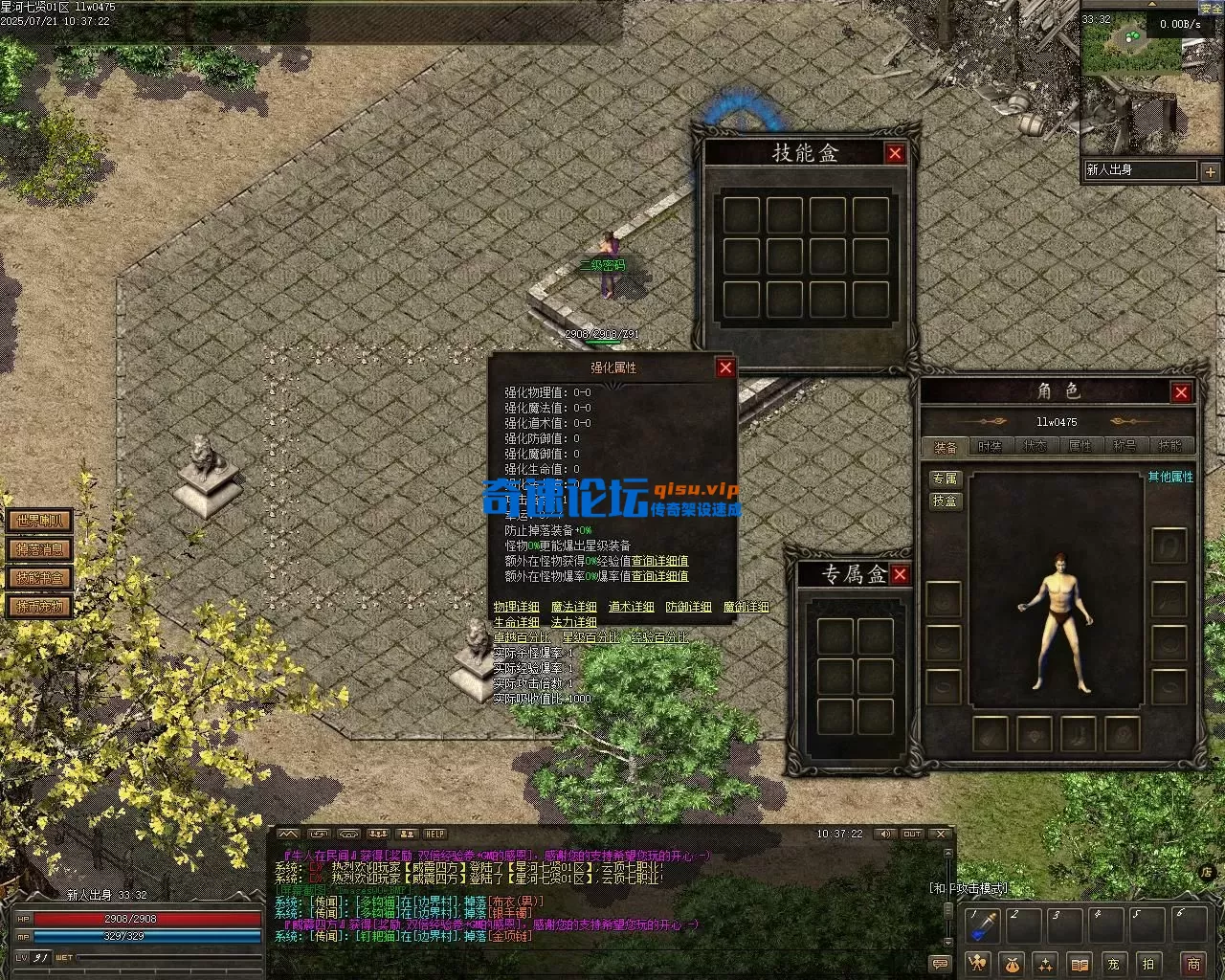Open 其他属性 other attributes link
The height and width of the screenshot is (980, 1225).
pos(1170,477)
